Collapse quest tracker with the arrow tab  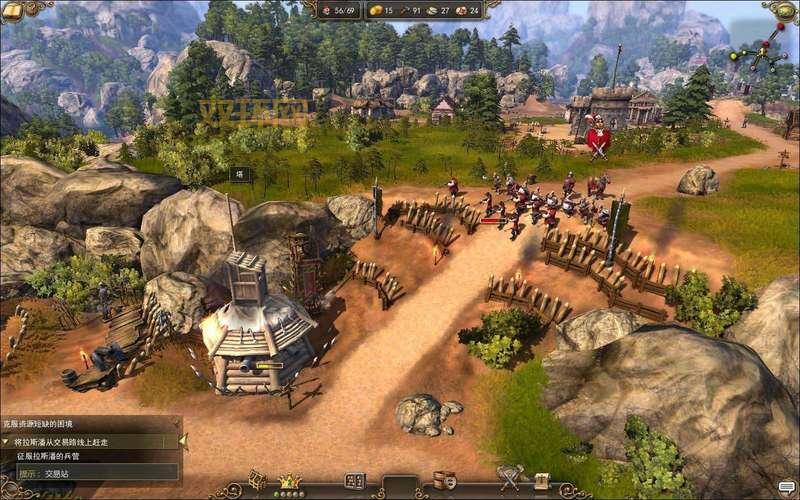(183, 440)
